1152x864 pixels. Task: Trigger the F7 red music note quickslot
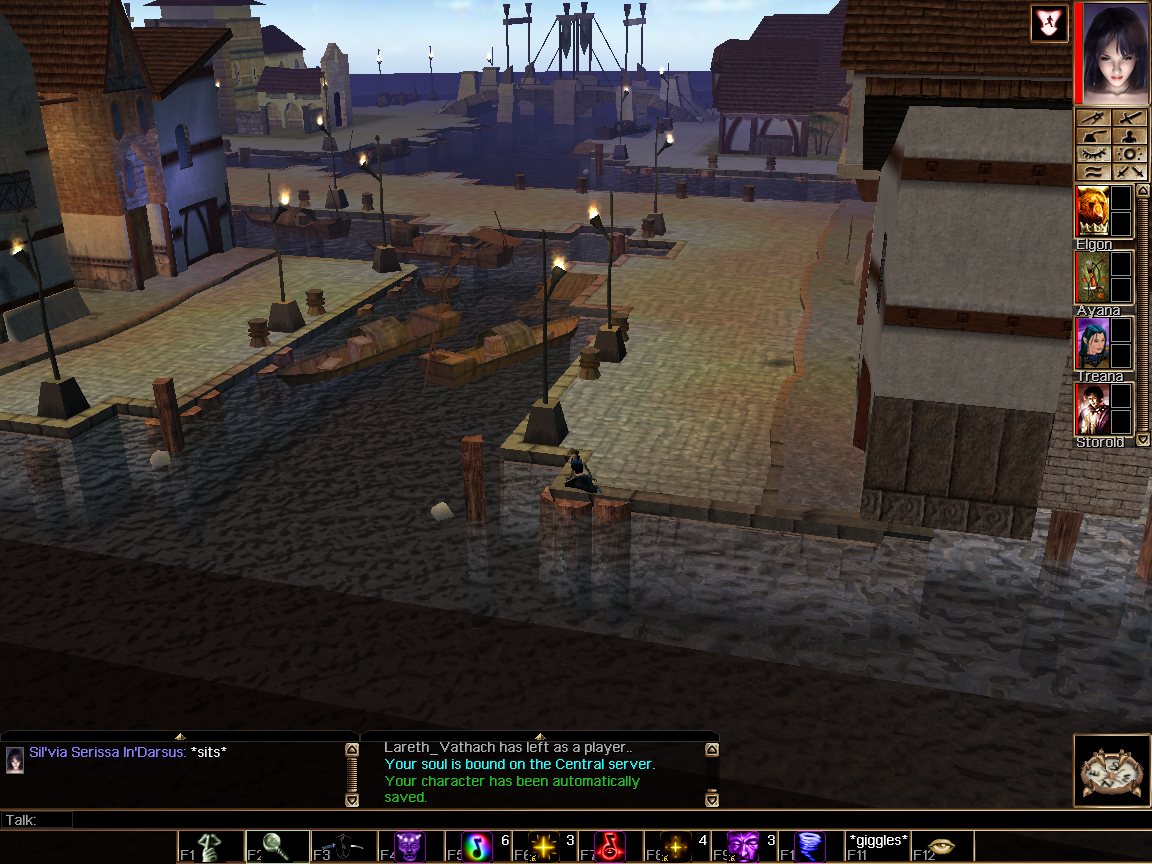coord(609,846)
